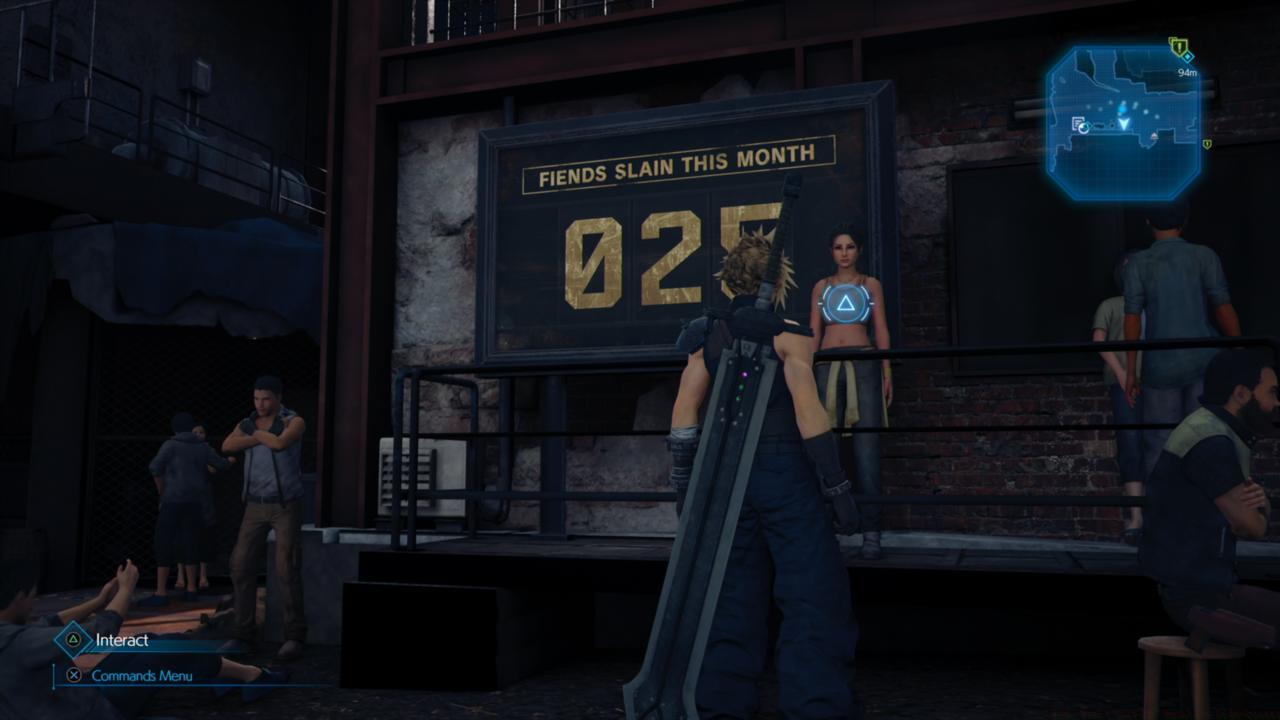Open the Commands Menu

[140, 675]
